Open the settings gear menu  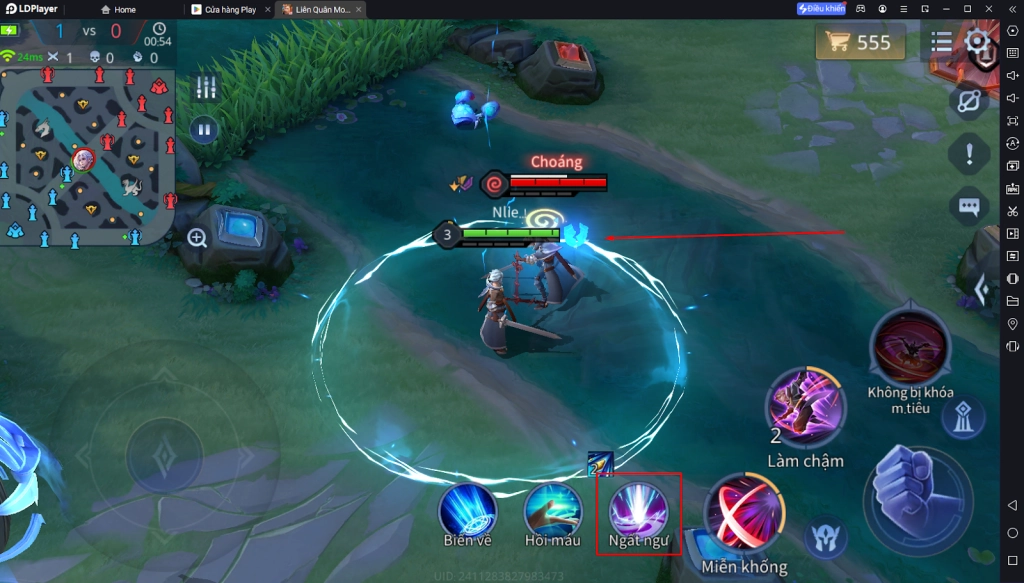pyautogui.click(x=978, y=42)
